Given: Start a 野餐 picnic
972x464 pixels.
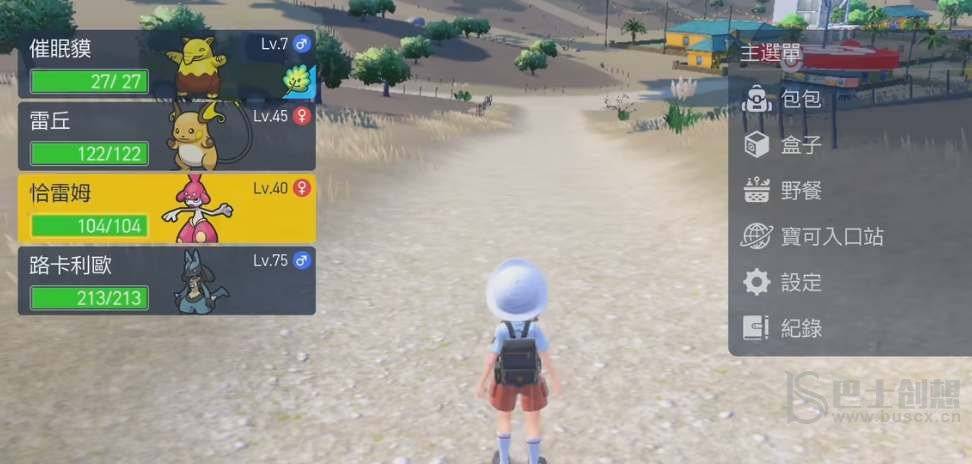Looking at the screenshot, I should tap(800, 191).
